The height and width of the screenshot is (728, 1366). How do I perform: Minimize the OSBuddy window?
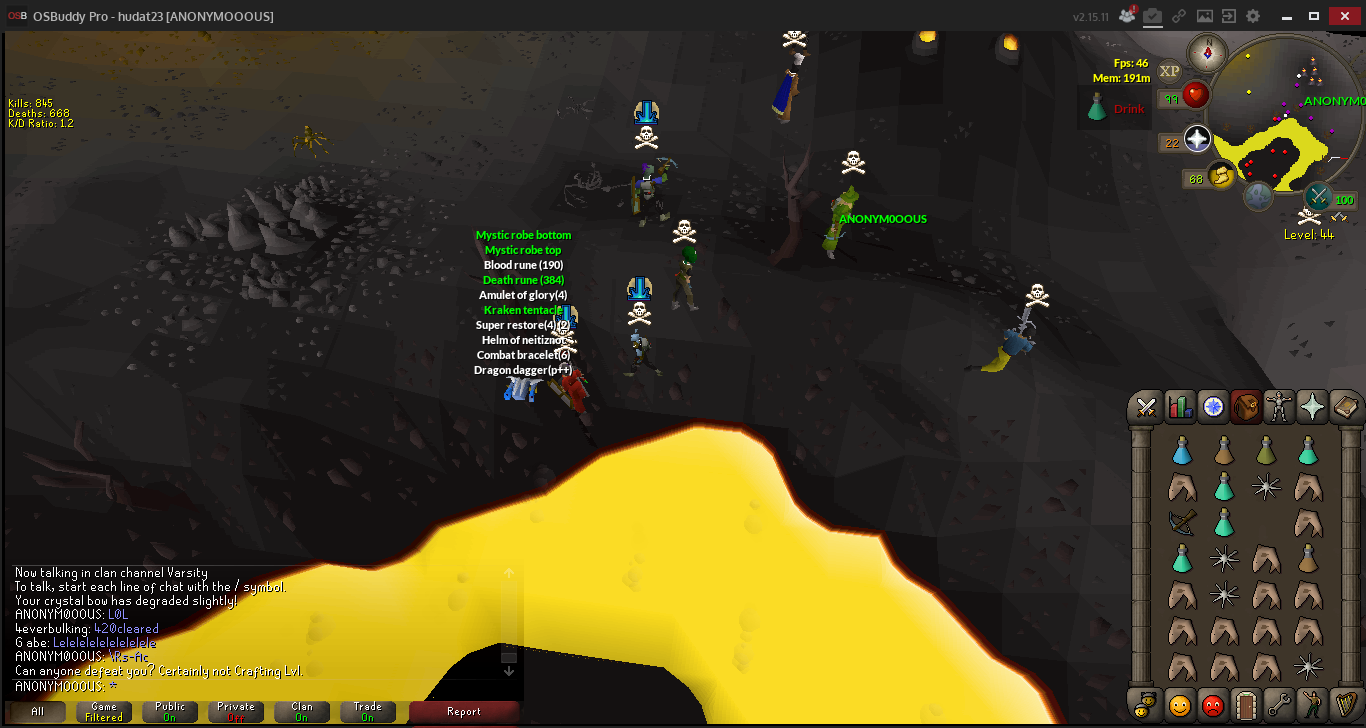[x=1285, y=15]
